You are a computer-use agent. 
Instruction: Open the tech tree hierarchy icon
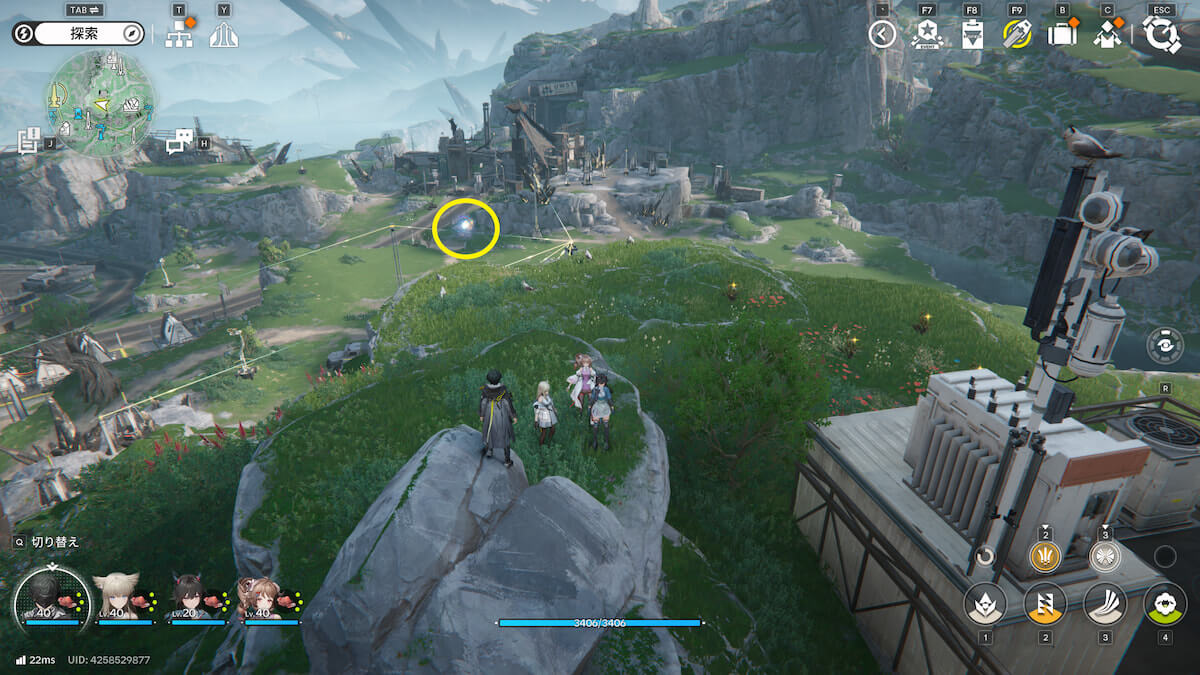coord(179,36)
